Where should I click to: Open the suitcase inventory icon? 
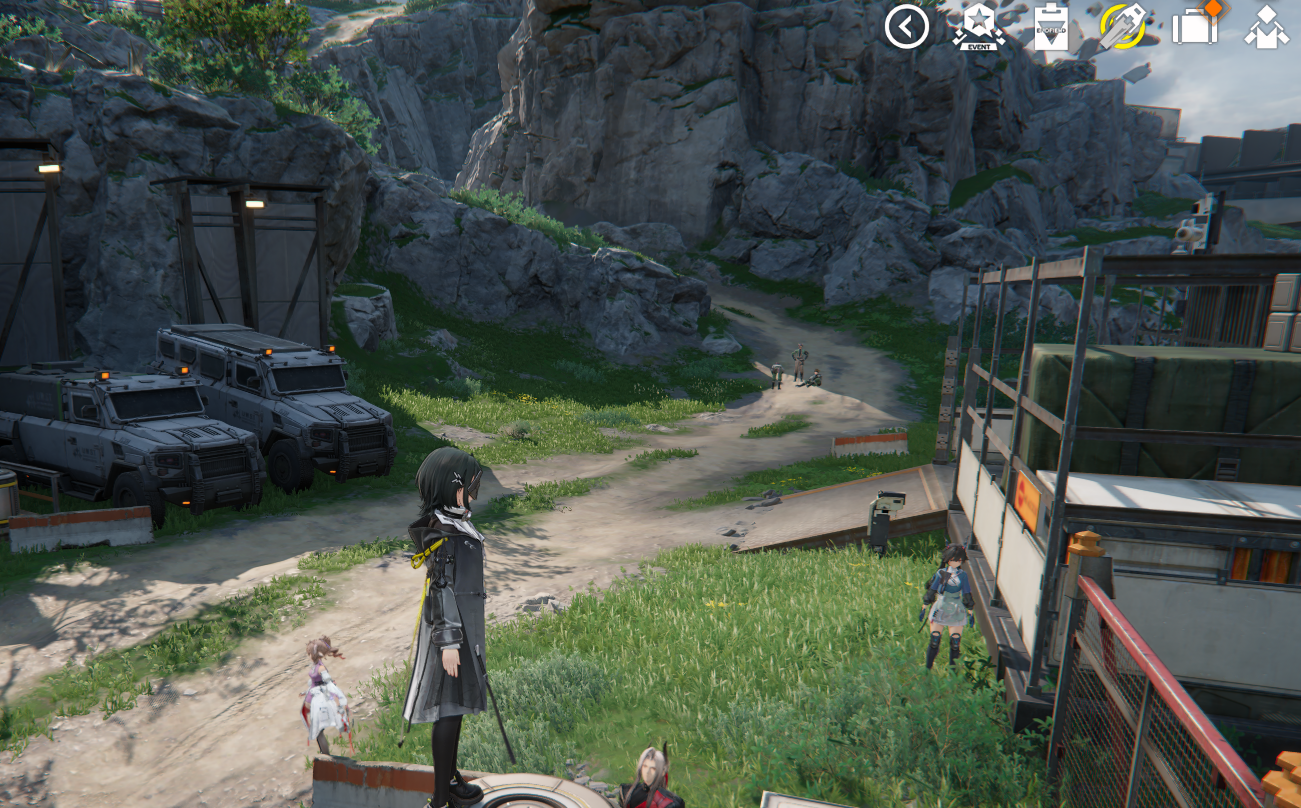(1195, 27)
